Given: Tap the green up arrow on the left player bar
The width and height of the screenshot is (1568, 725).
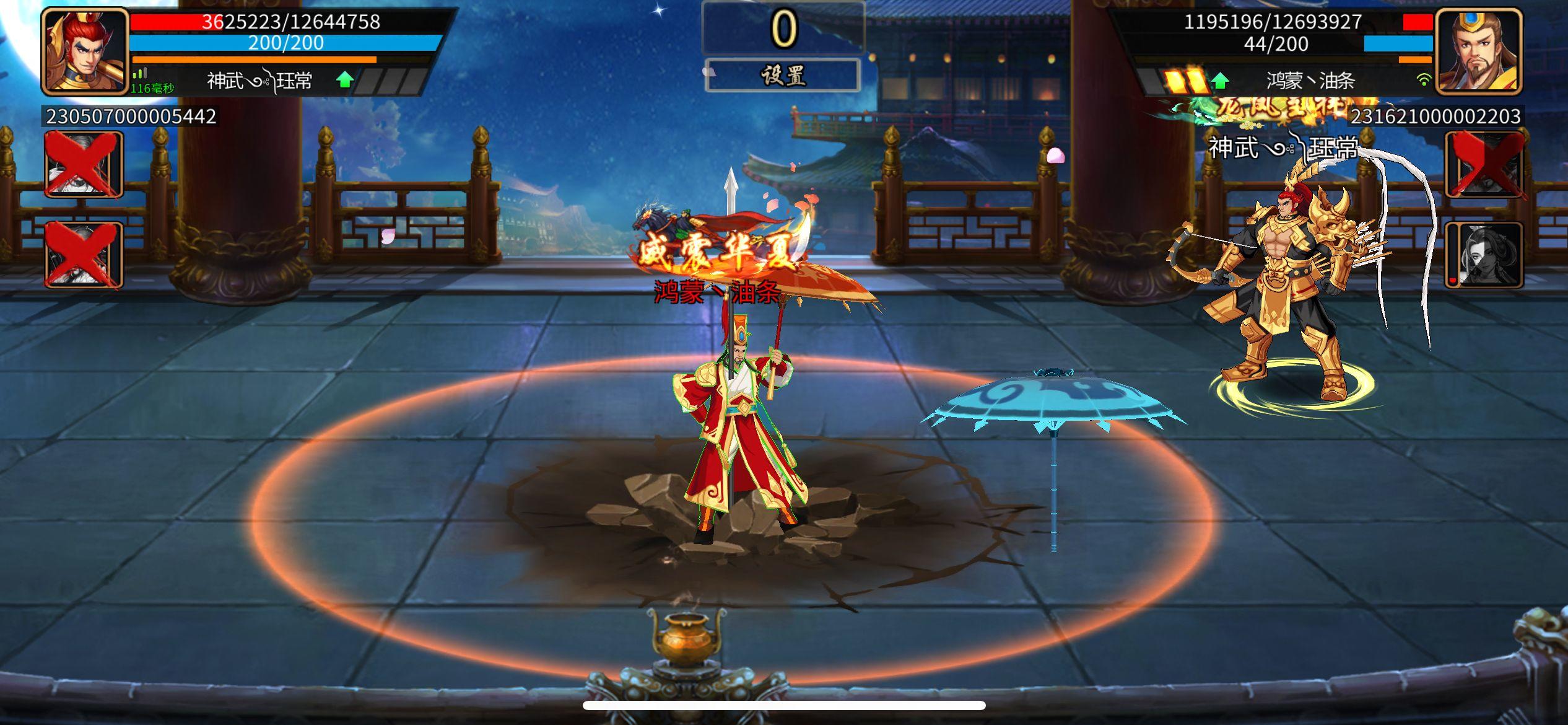Looking at the screenshot, I should tap(346, 79).
